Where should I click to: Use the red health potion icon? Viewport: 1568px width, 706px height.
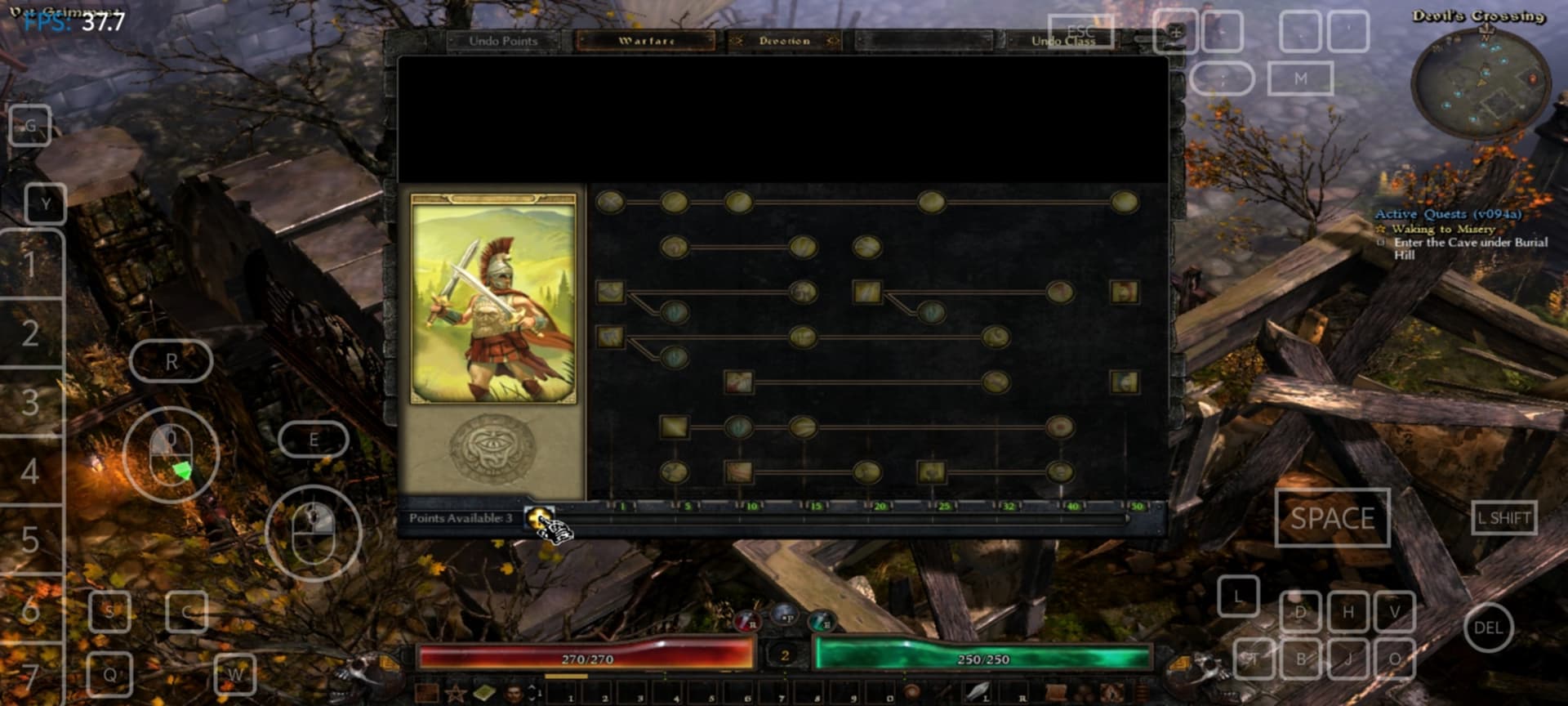(x=746, y=621)
